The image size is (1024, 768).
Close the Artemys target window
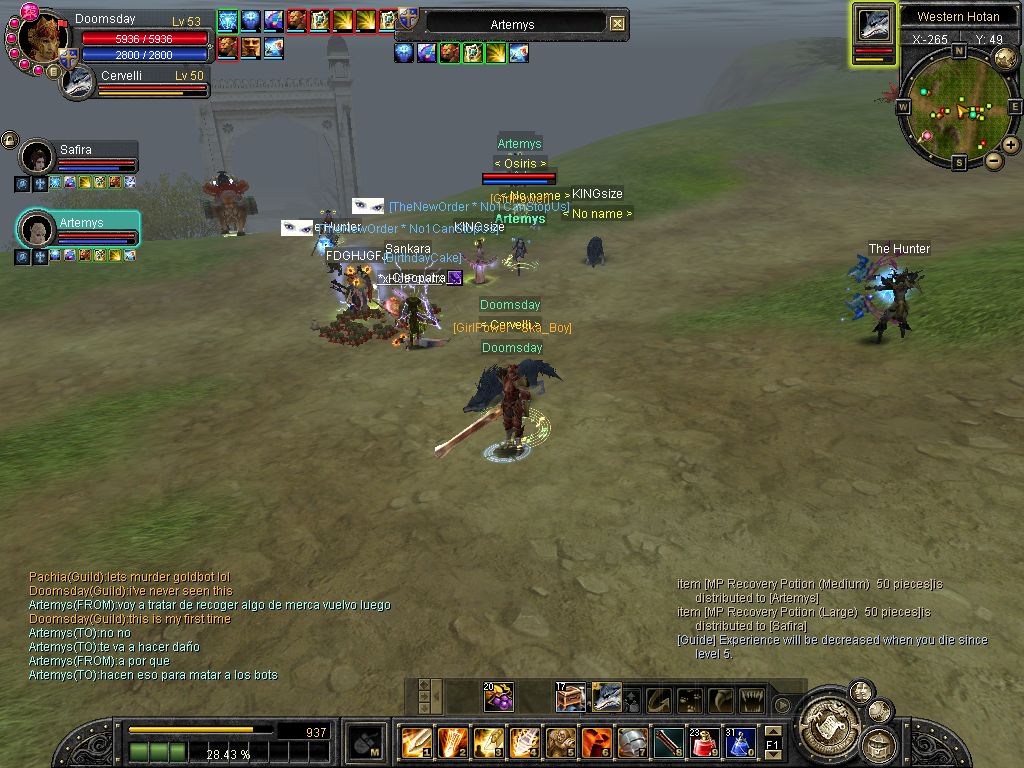pyautogui.click(x=617, y=23)
